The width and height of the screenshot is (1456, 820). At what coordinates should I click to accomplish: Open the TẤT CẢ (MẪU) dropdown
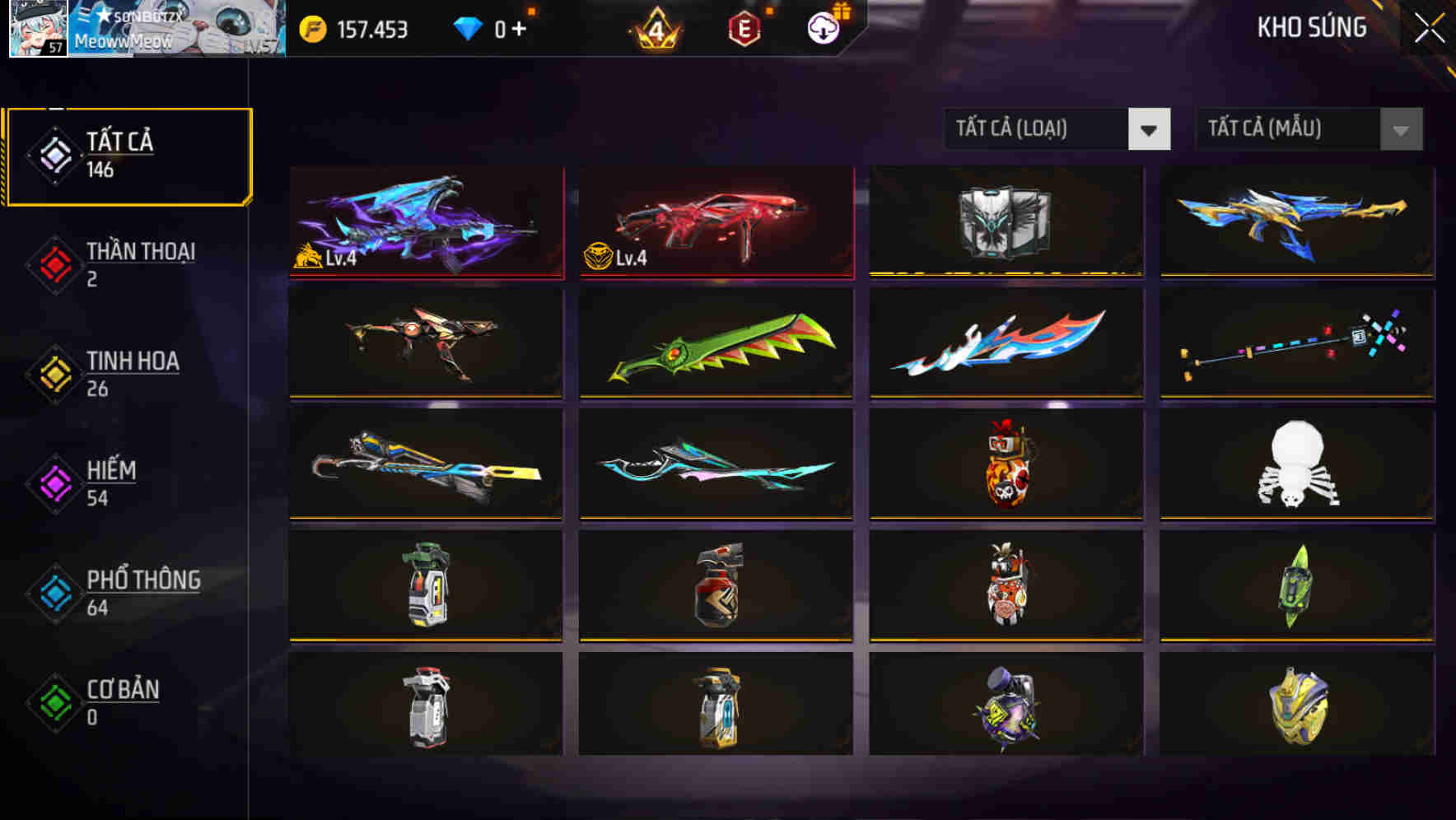pyautogui.click(x=1285, y=129)
